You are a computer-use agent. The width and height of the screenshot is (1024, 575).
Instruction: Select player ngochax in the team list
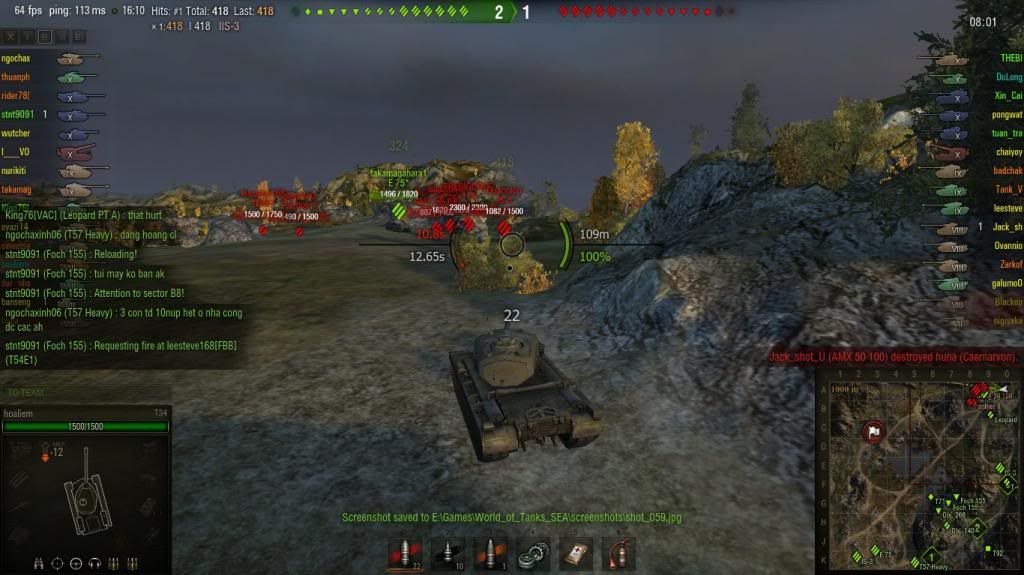coord(16,59)
